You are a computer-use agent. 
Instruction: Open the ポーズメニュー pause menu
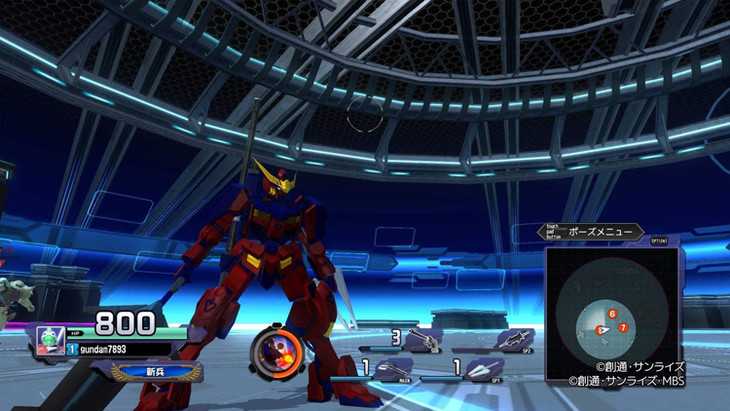point(598,231)
